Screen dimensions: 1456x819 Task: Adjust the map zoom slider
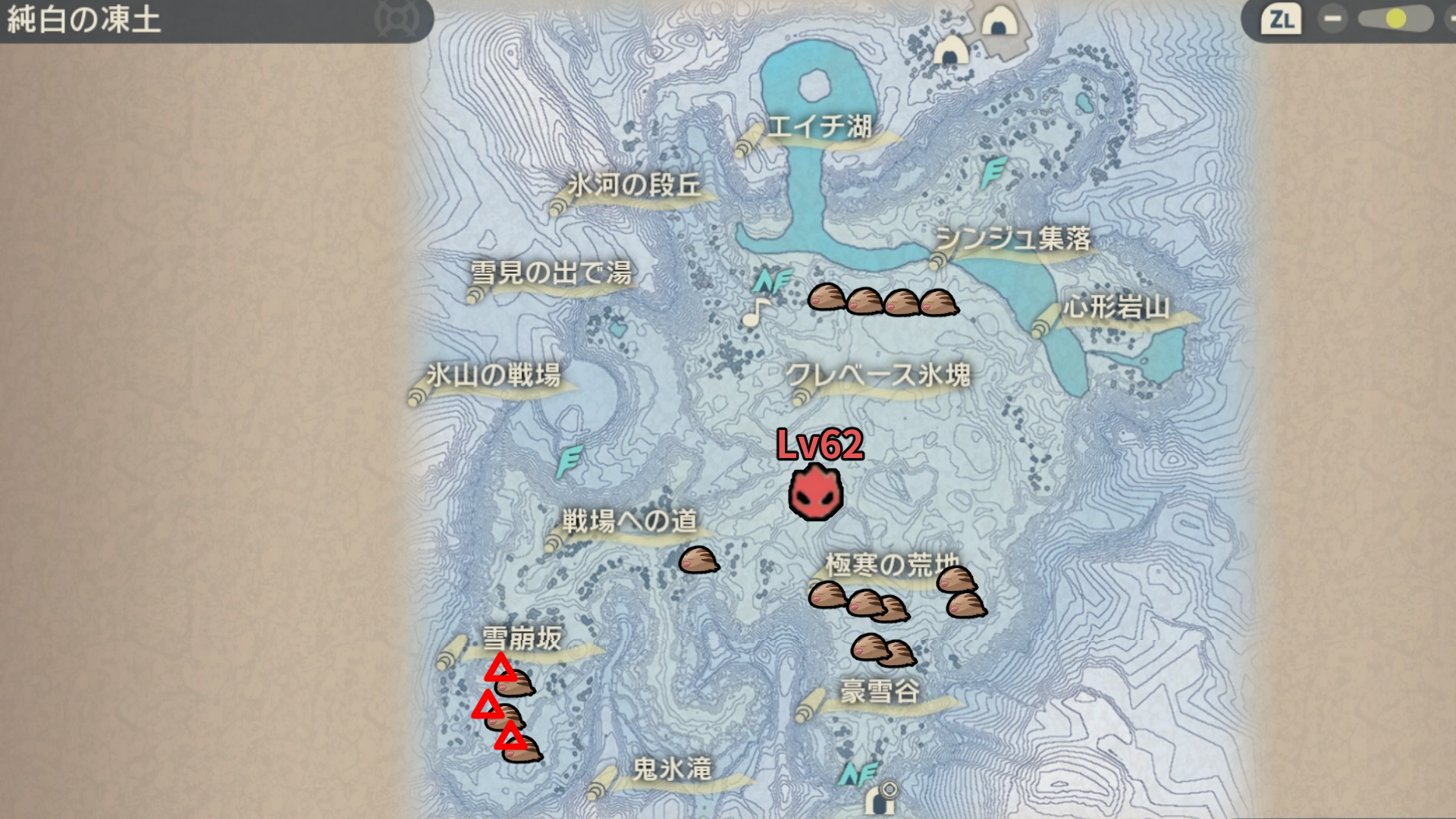[1395, 19]
